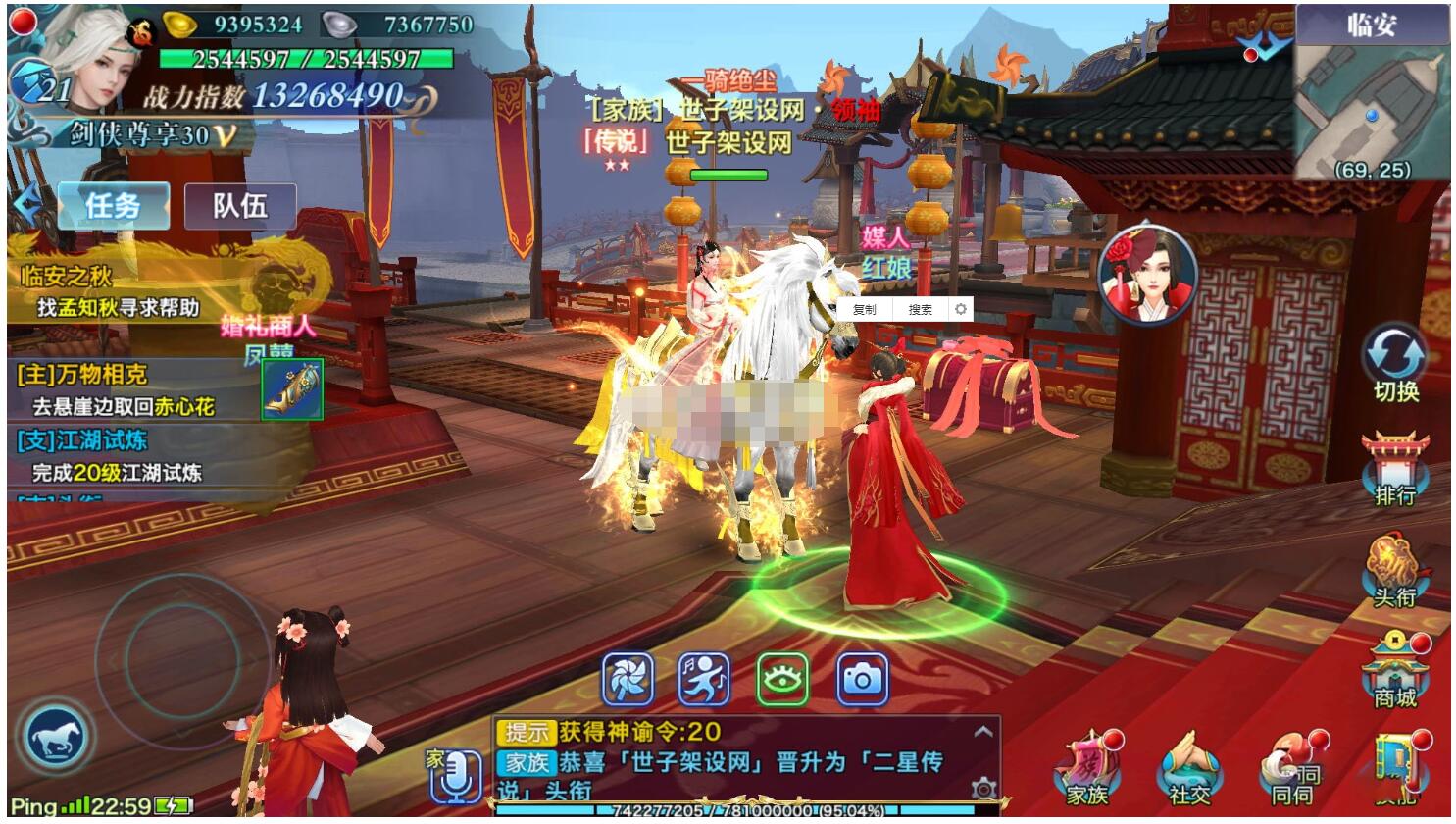
Task: Toggle the green eye visibility icon
Action: pyautogui.click(x=782, y=679)
